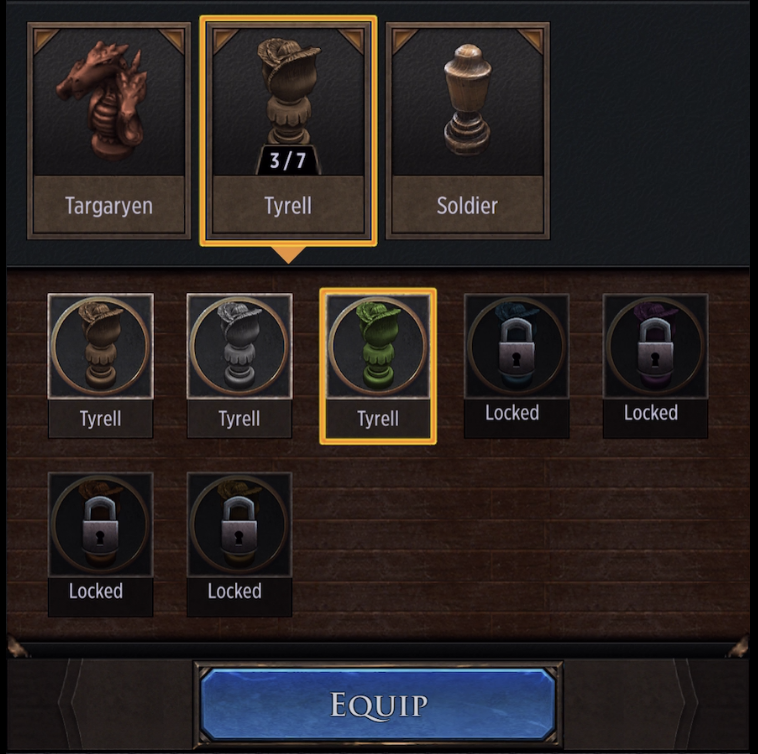
Task: Choose the Tyrell rose piece card
Action: [288, 130]
